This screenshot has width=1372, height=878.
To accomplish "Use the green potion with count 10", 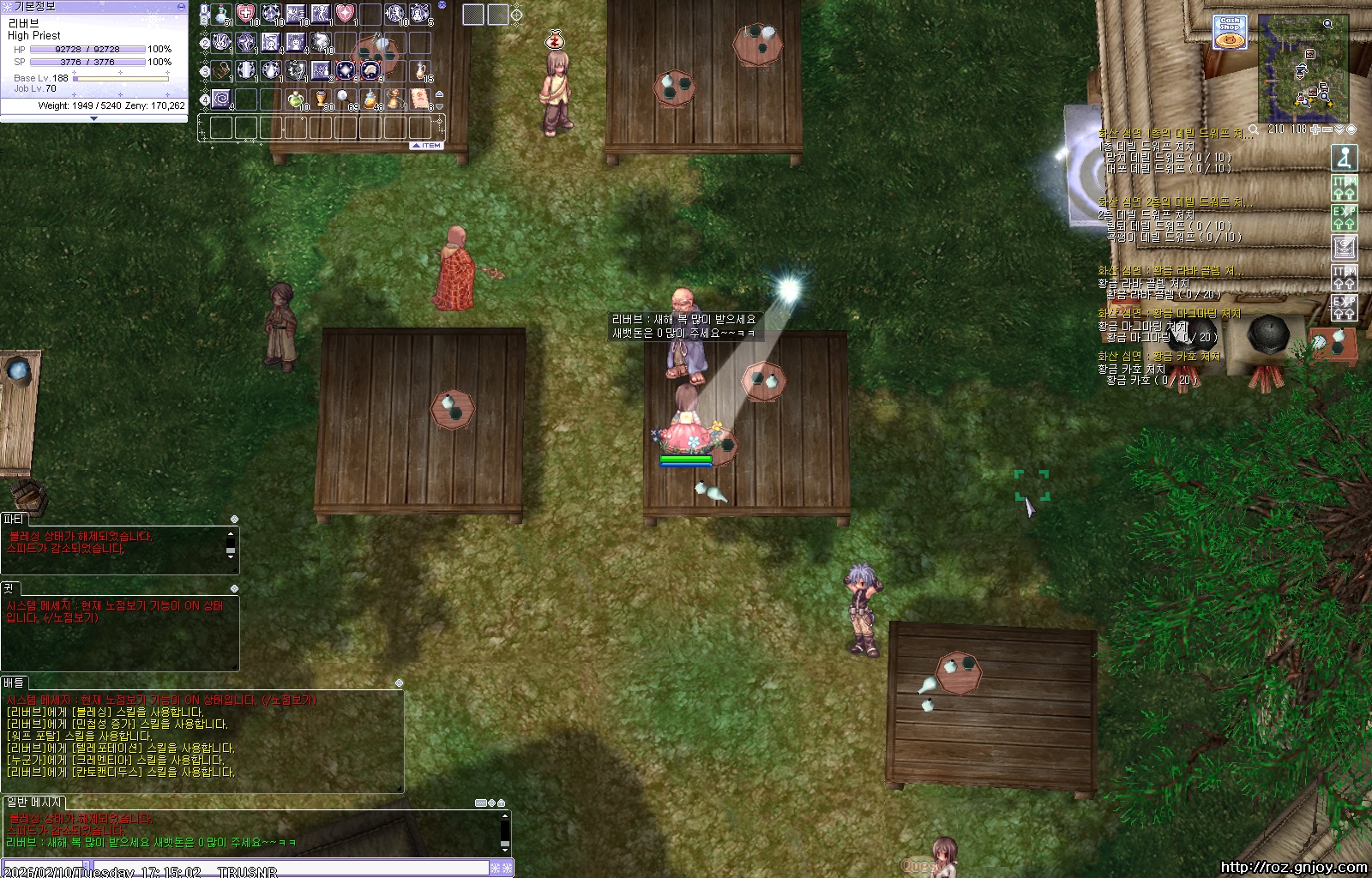I will pos(296,99).
